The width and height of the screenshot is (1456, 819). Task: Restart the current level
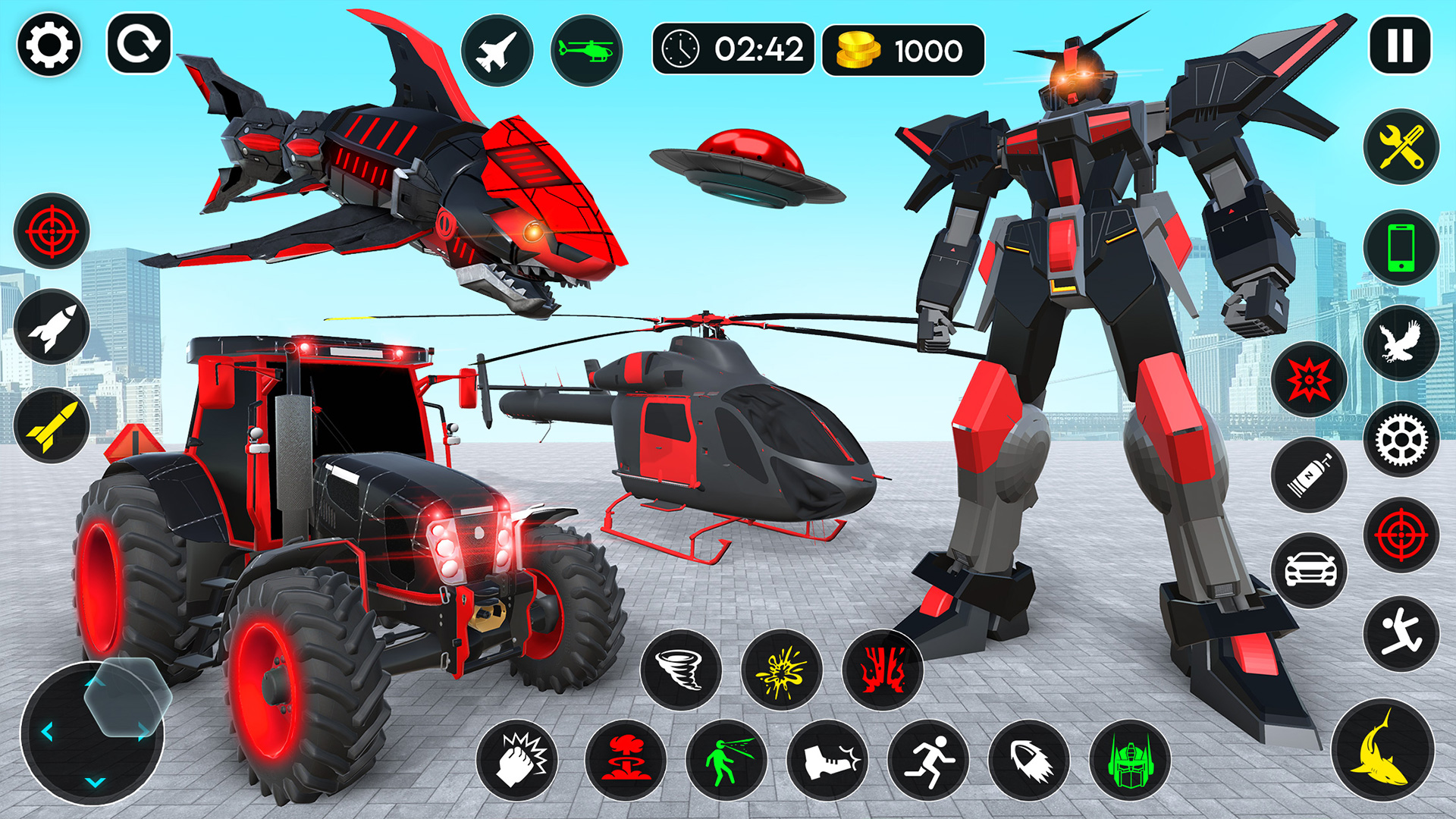pyautogui.click(x=140, y=45)
